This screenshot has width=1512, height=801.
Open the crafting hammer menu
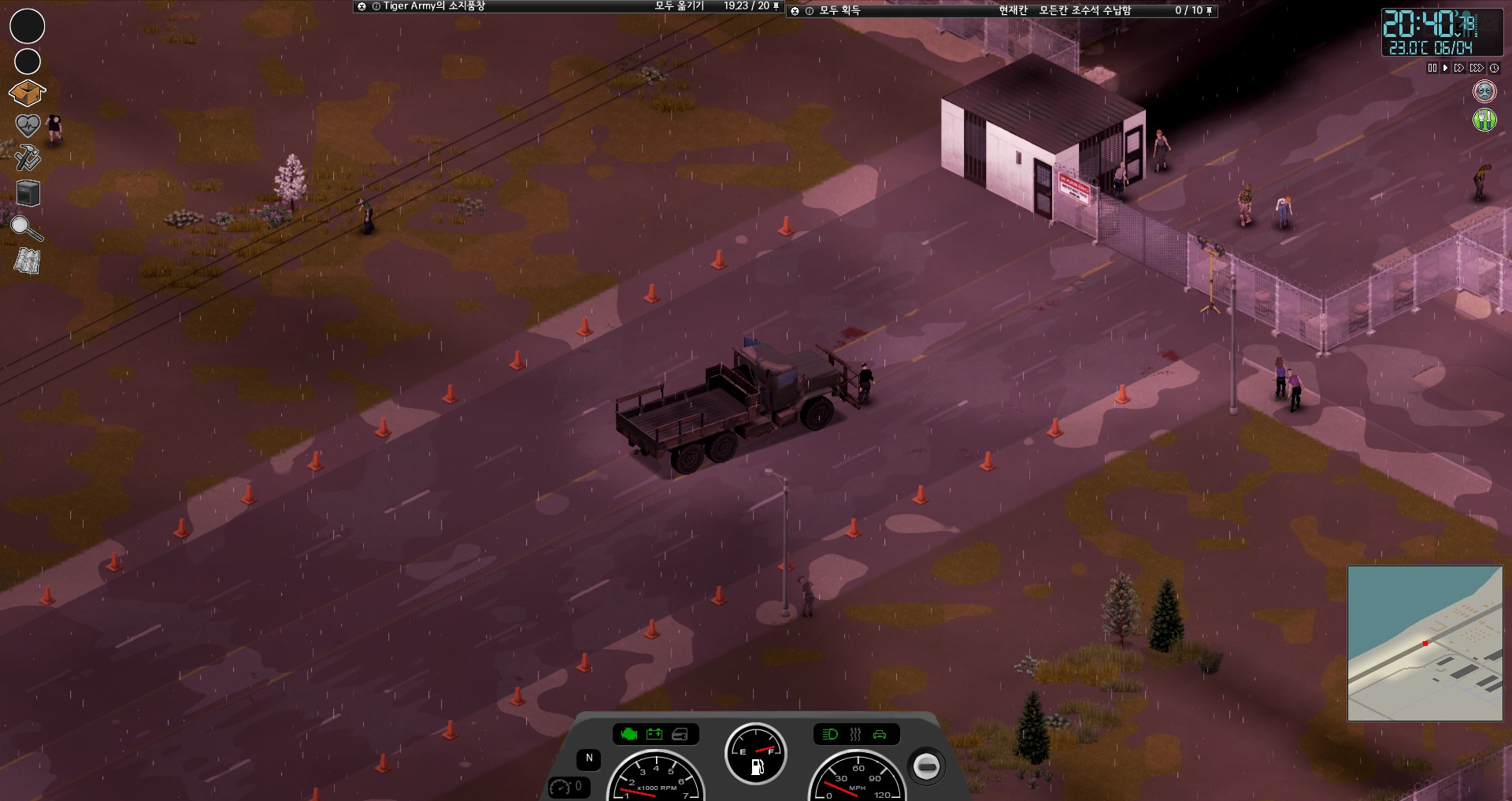[28, 158]
